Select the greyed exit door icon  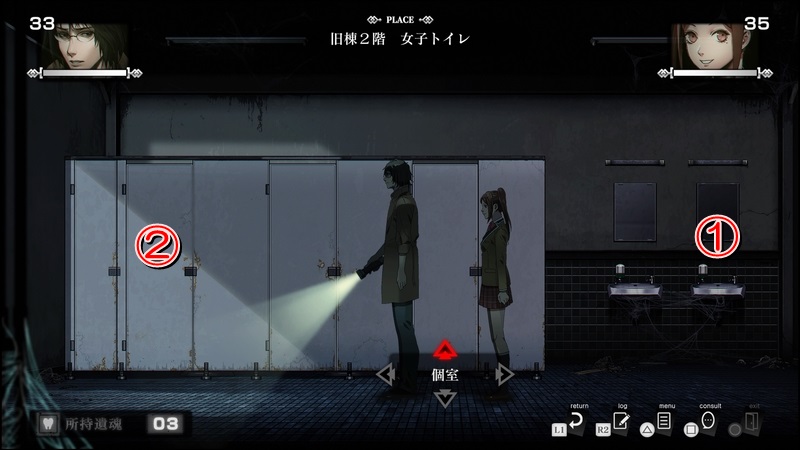[752, 424]
